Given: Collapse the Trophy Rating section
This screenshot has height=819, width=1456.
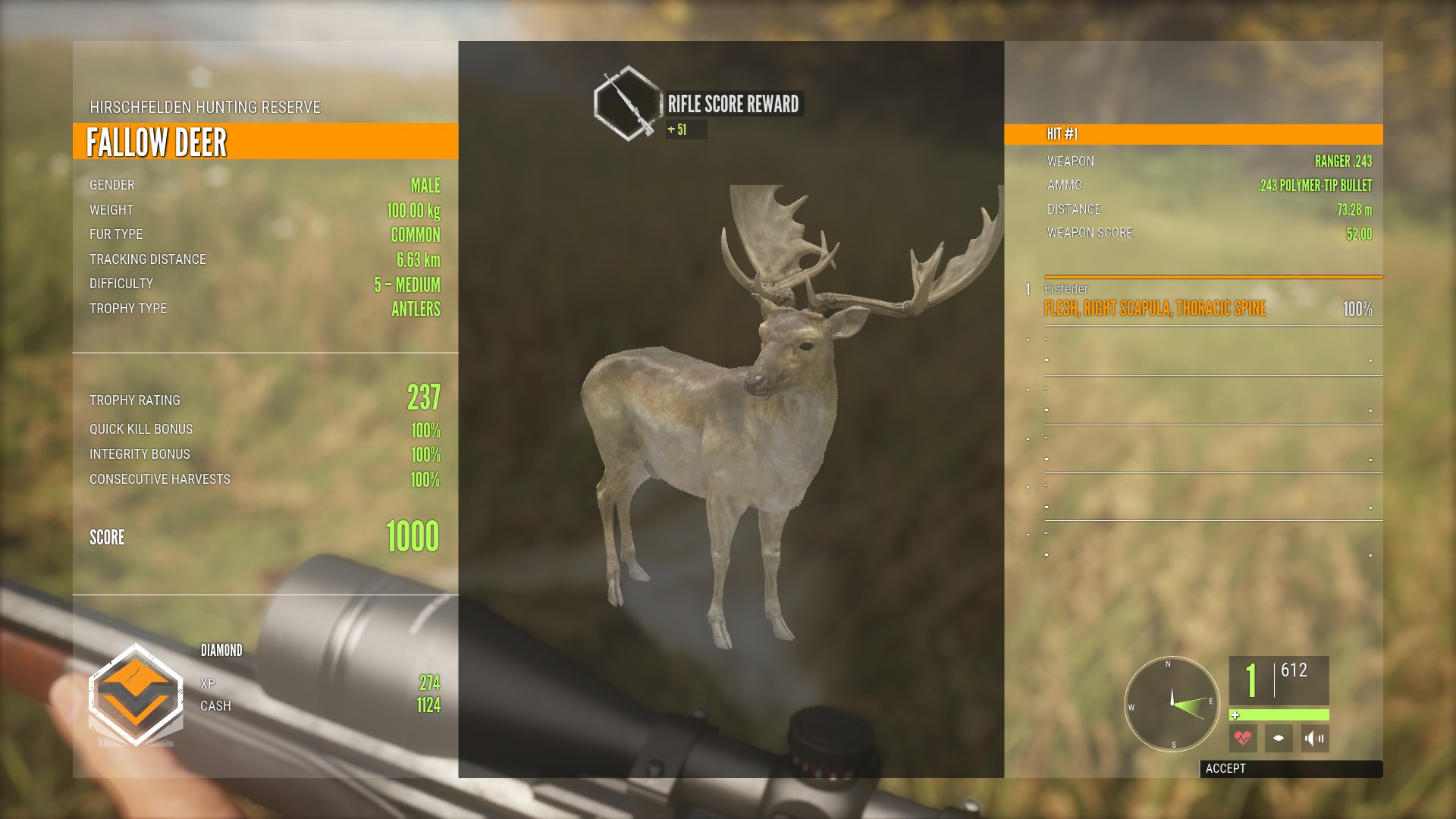Looking at the screenshot, I should coord(265,400).
